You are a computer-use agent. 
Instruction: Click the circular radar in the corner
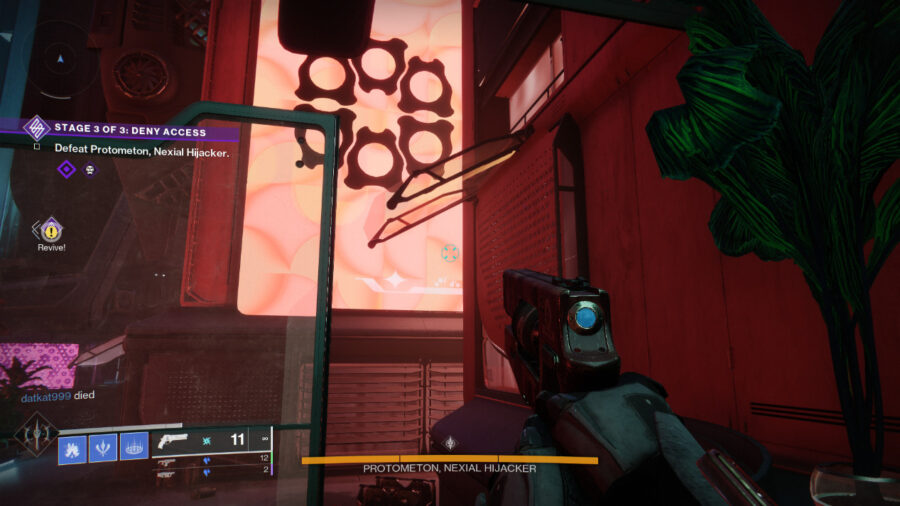click(58, 60)
